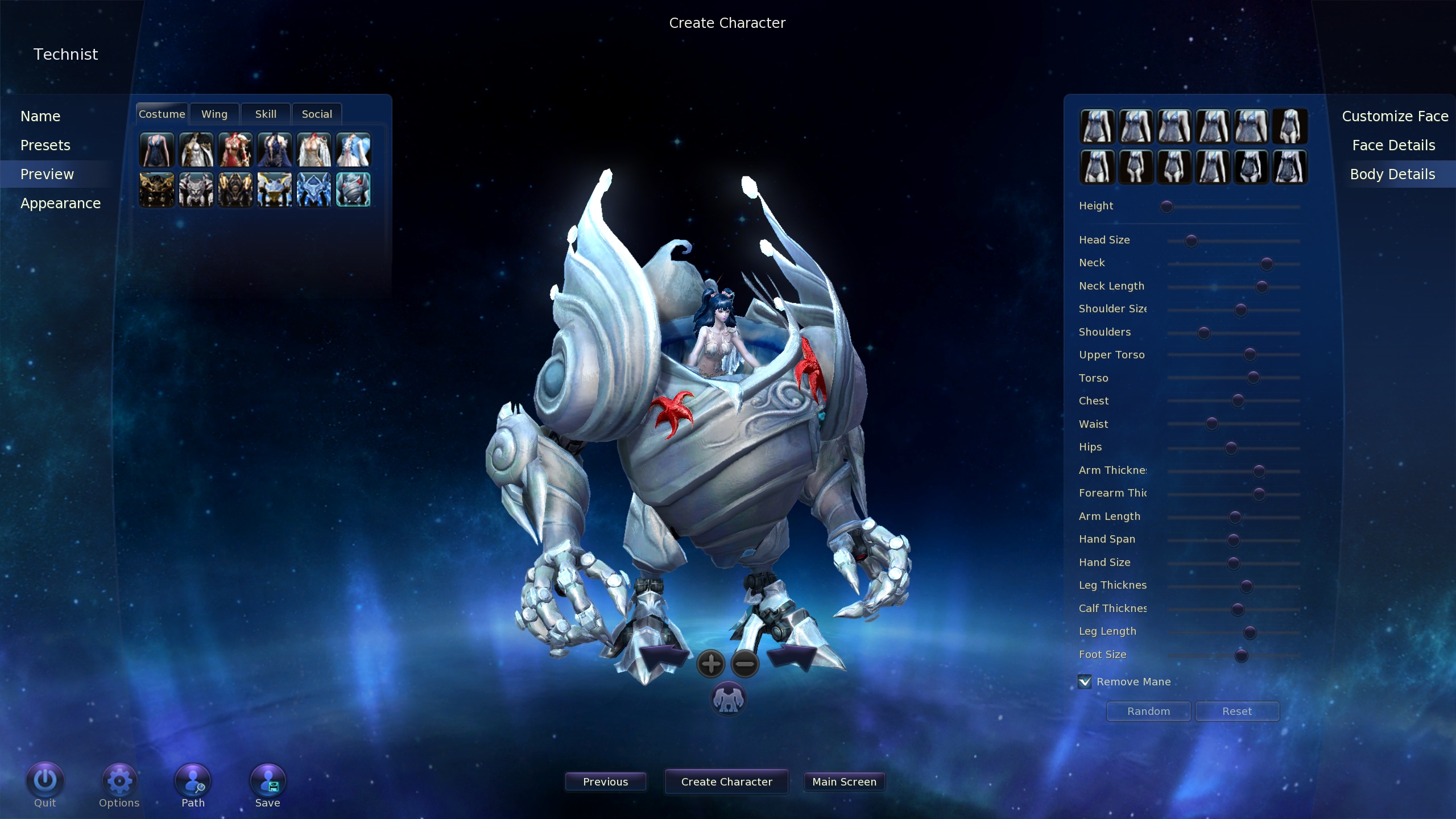Open the Skill preview tab
1456x819 pixels.
pos(266,114)
